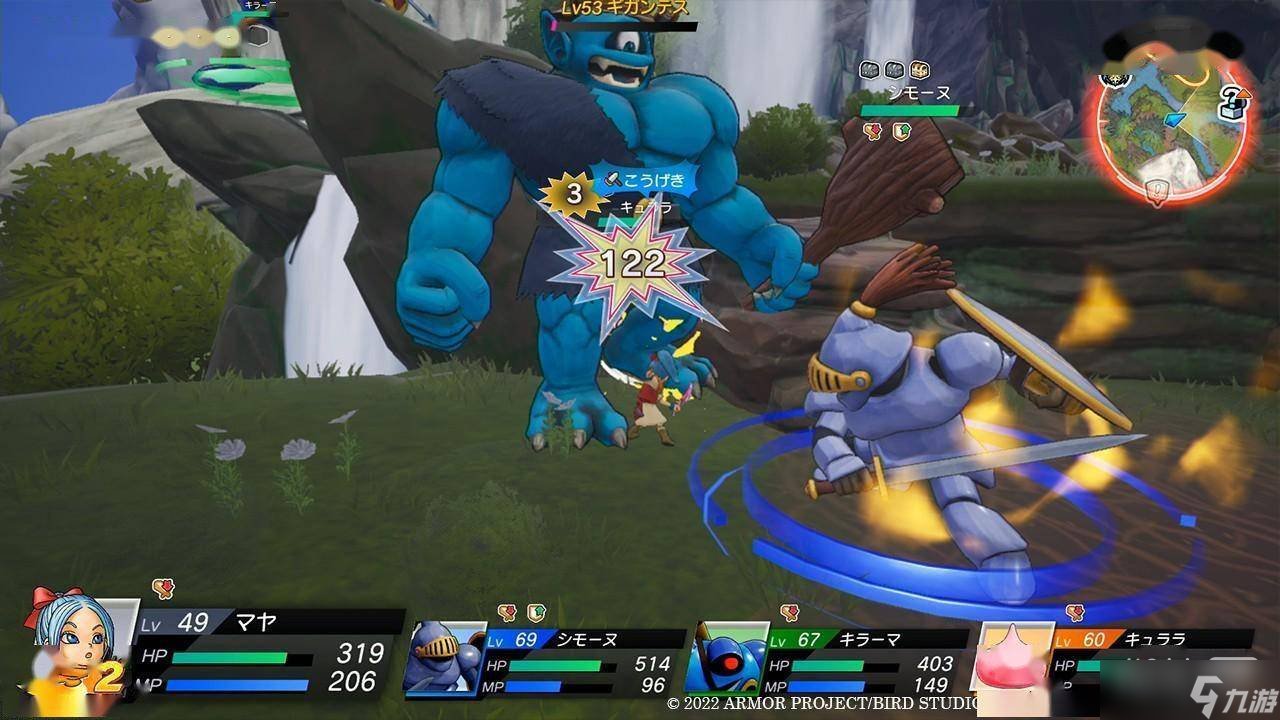Select the gold mask treasure icon above Simone
Viewport: 1280px width, 720px height.
(921, 71)
